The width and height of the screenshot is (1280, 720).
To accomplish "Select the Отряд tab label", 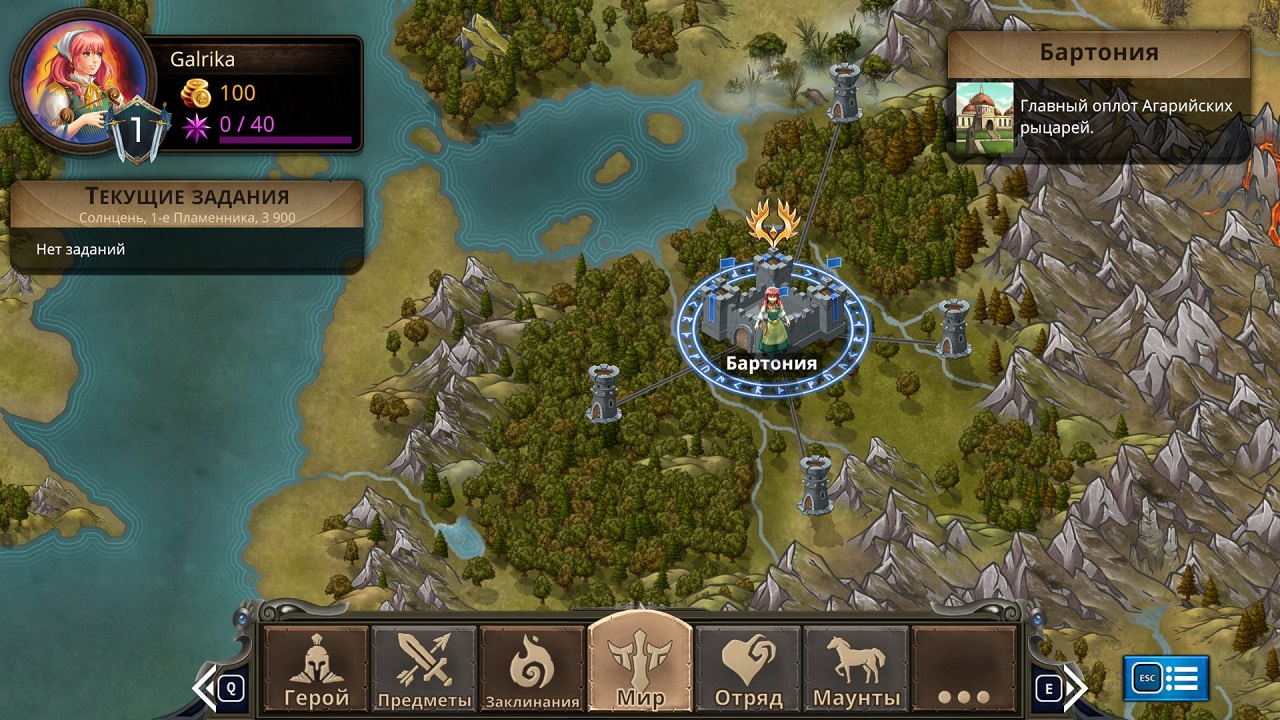I will 748,700.
